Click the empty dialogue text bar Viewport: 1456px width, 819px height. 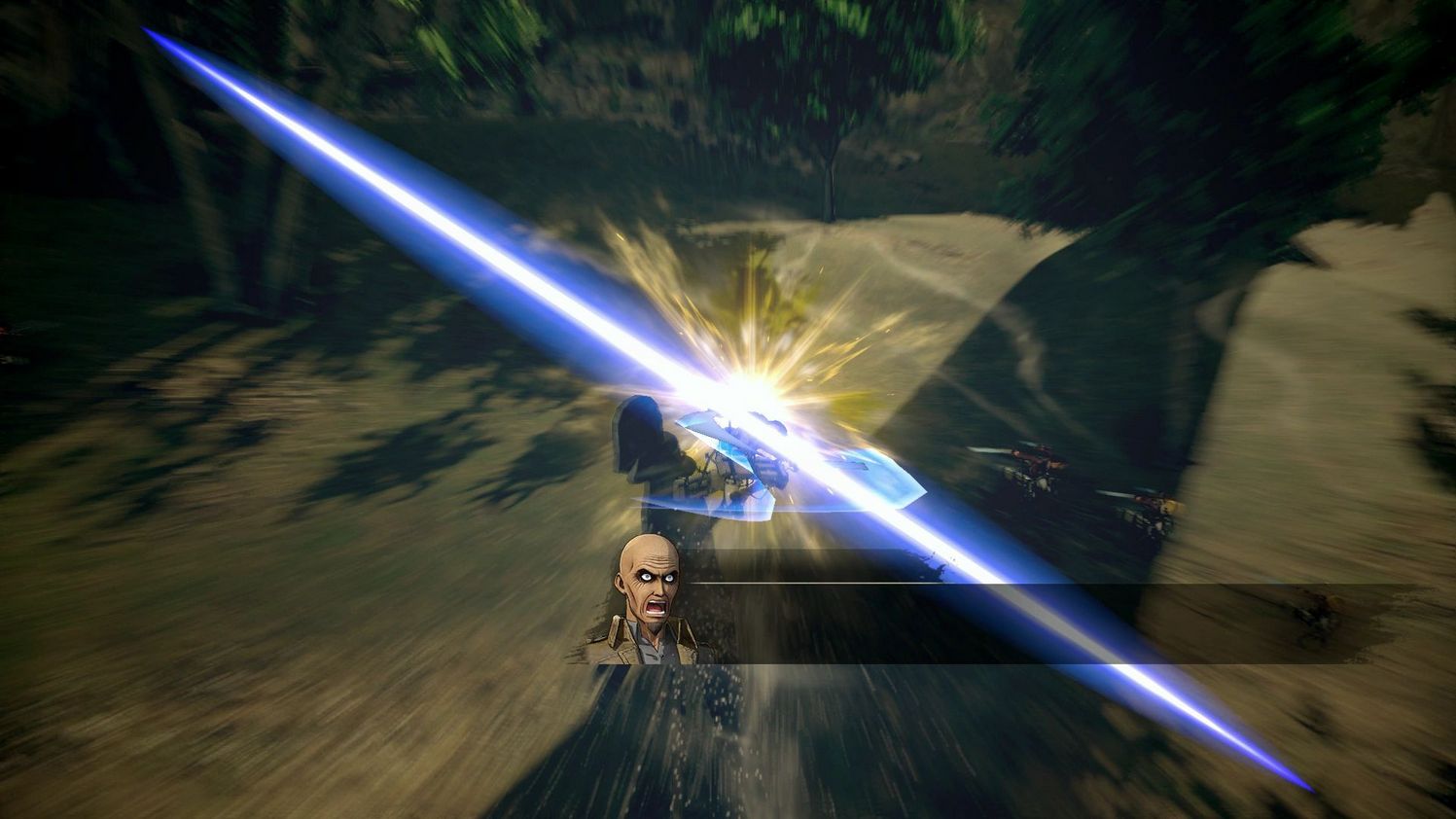coord(973,623)
